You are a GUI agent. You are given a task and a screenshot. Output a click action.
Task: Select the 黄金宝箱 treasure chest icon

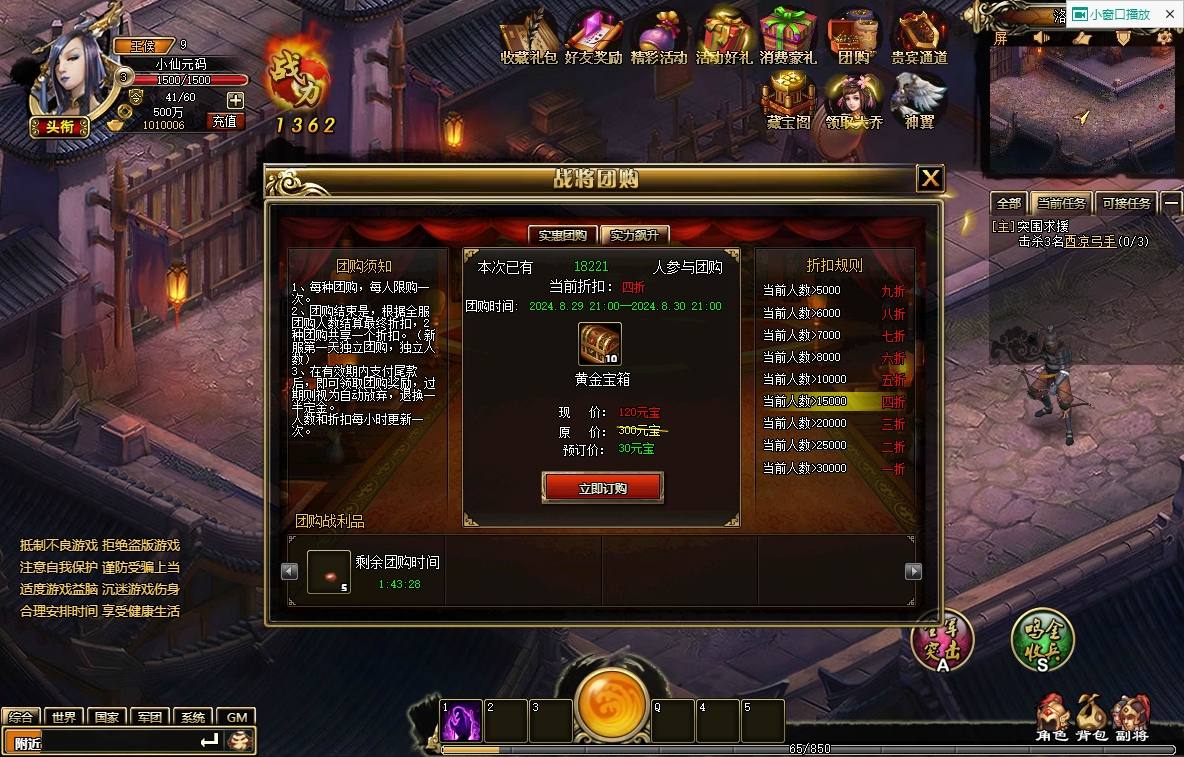600,343
